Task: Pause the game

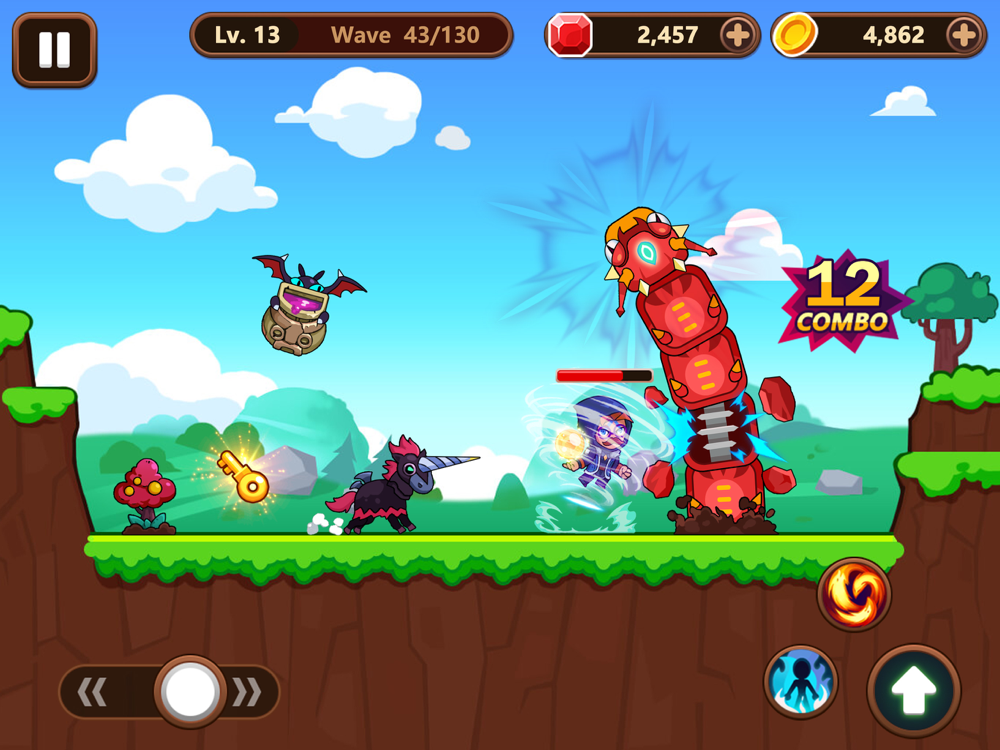Action: [x=54, y=49]
